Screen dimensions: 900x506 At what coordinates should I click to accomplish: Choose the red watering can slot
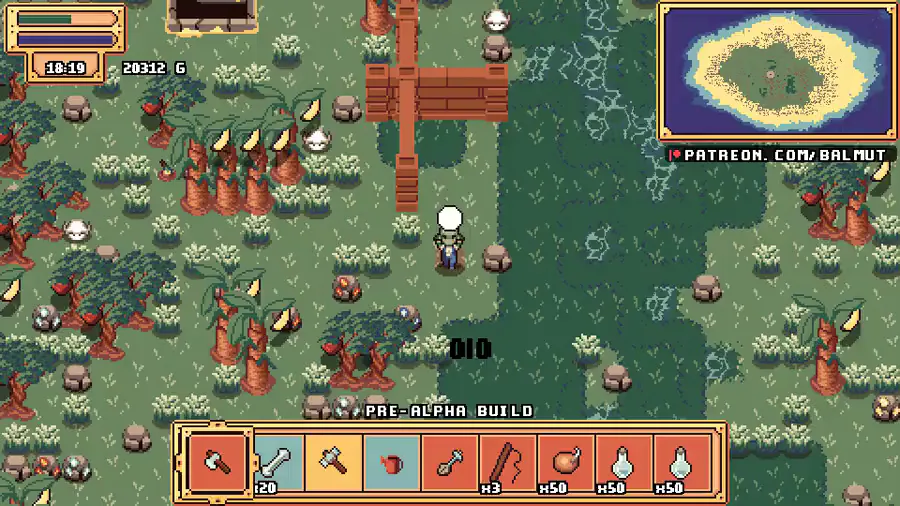391,463
